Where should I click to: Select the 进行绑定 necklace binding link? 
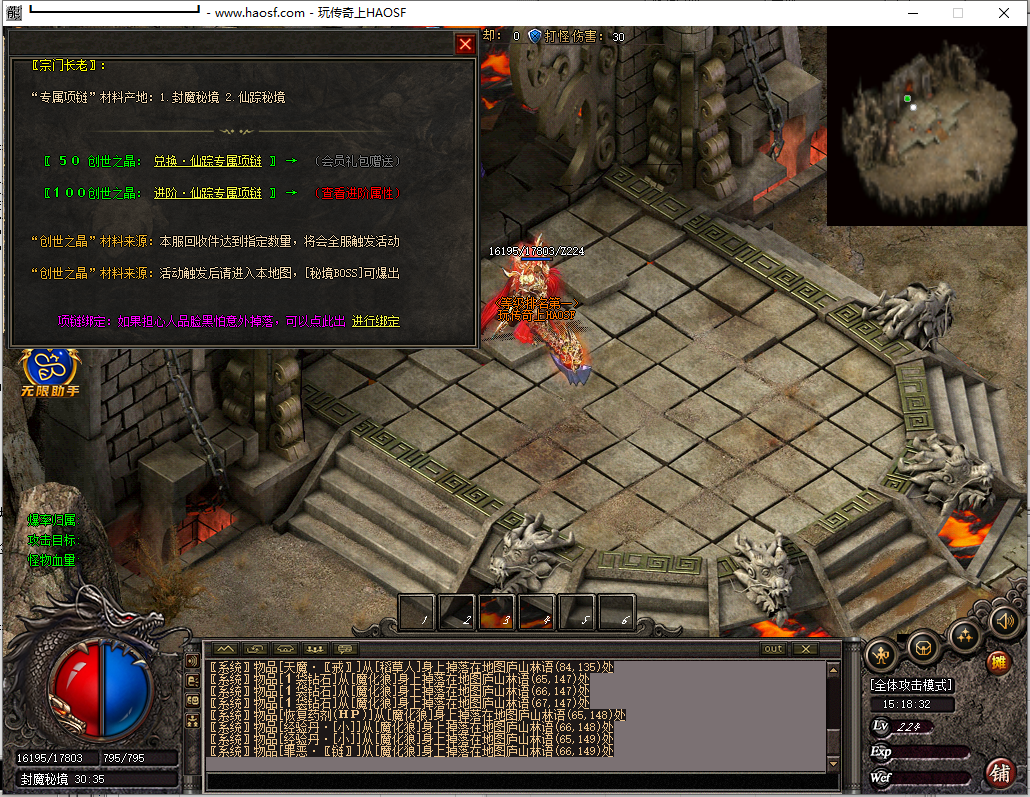[376, 321]
